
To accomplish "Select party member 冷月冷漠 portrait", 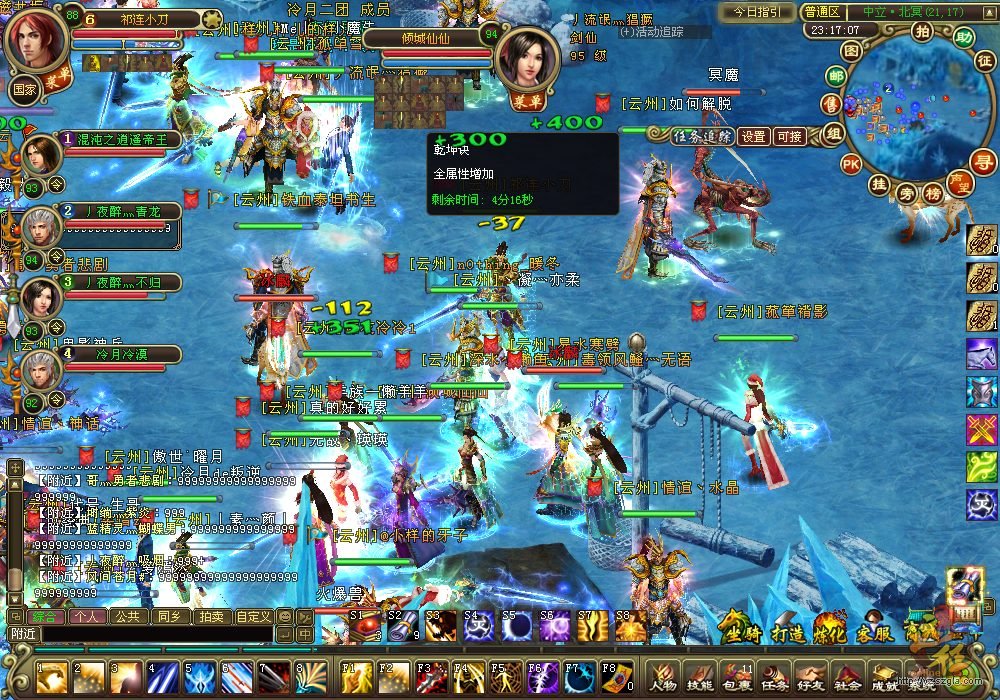I will (x=40, y=372).
